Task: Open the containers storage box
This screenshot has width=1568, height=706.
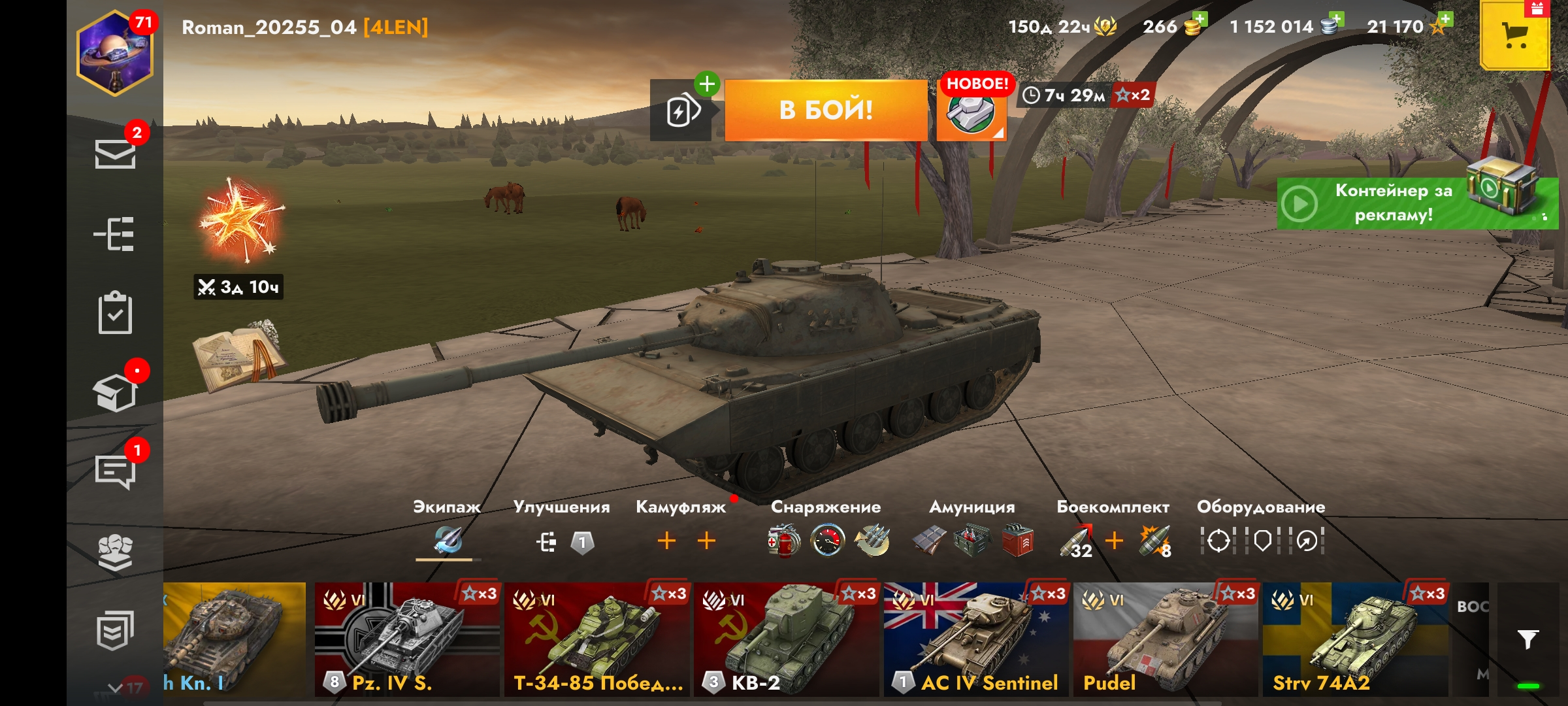Action: [x=115, y=392]
